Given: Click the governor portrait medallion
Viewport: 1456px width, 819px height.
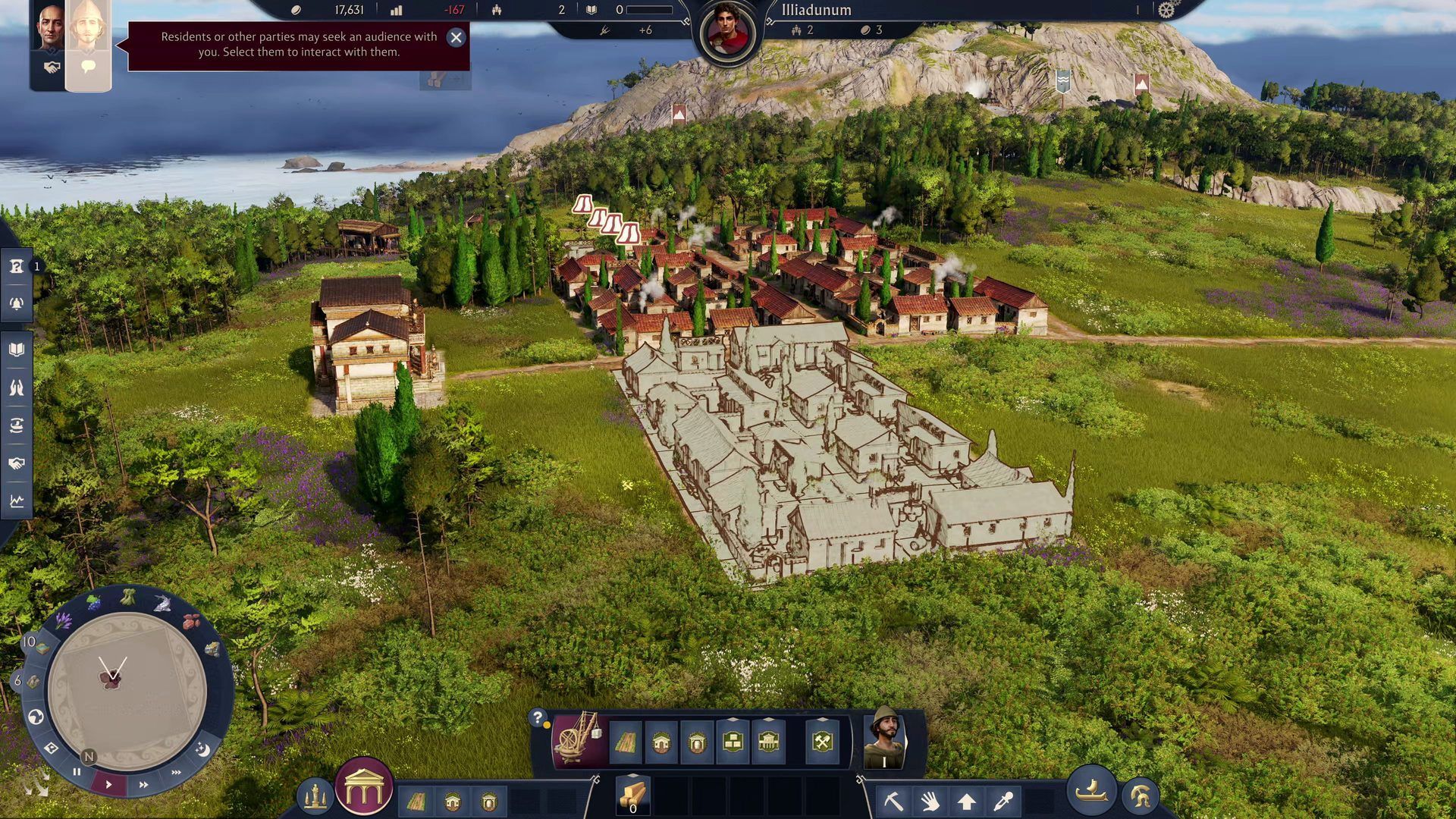Looking at the screenshot, I should click(728, 33).
